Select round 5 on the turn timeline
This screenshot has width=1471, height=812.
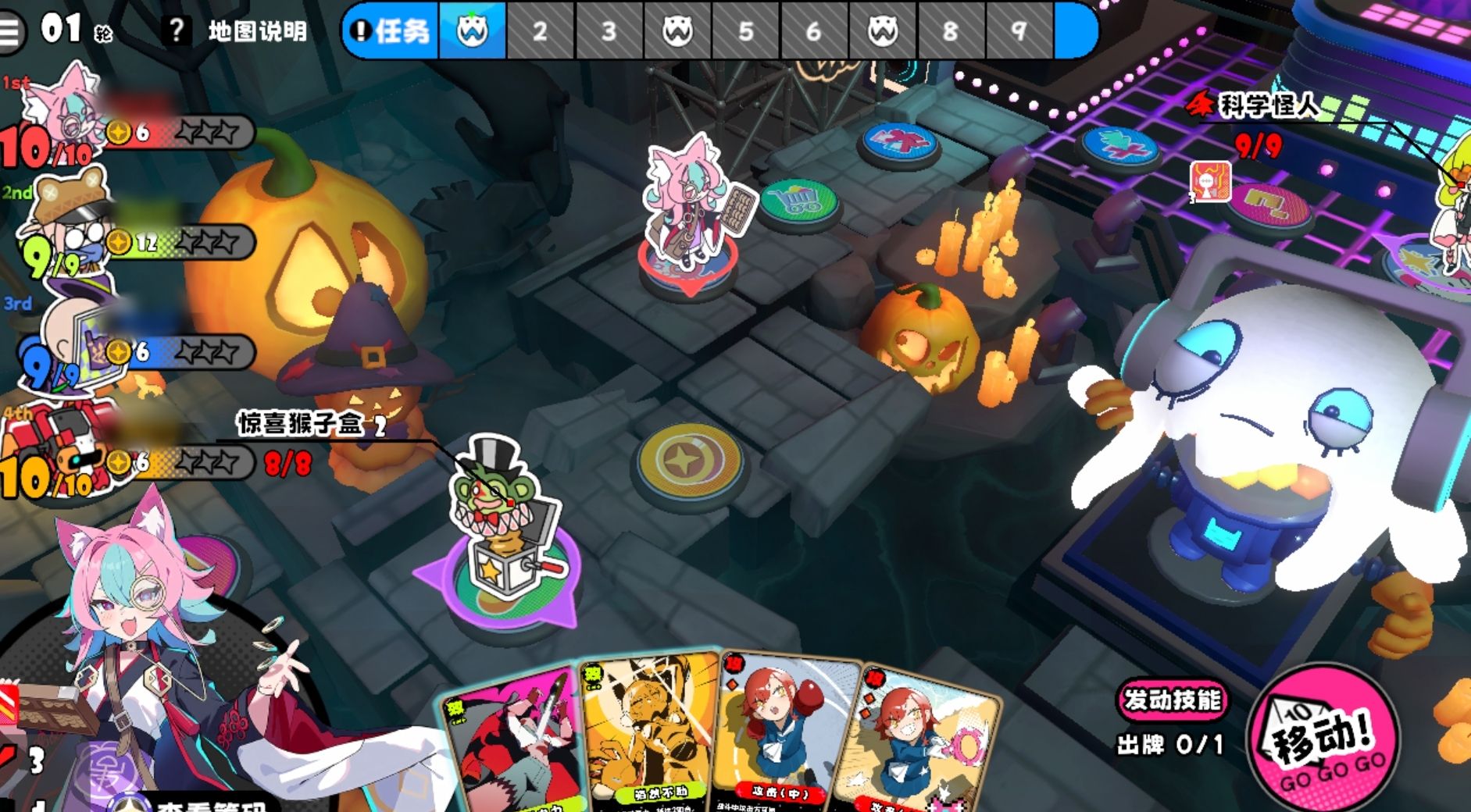(745, 31)
